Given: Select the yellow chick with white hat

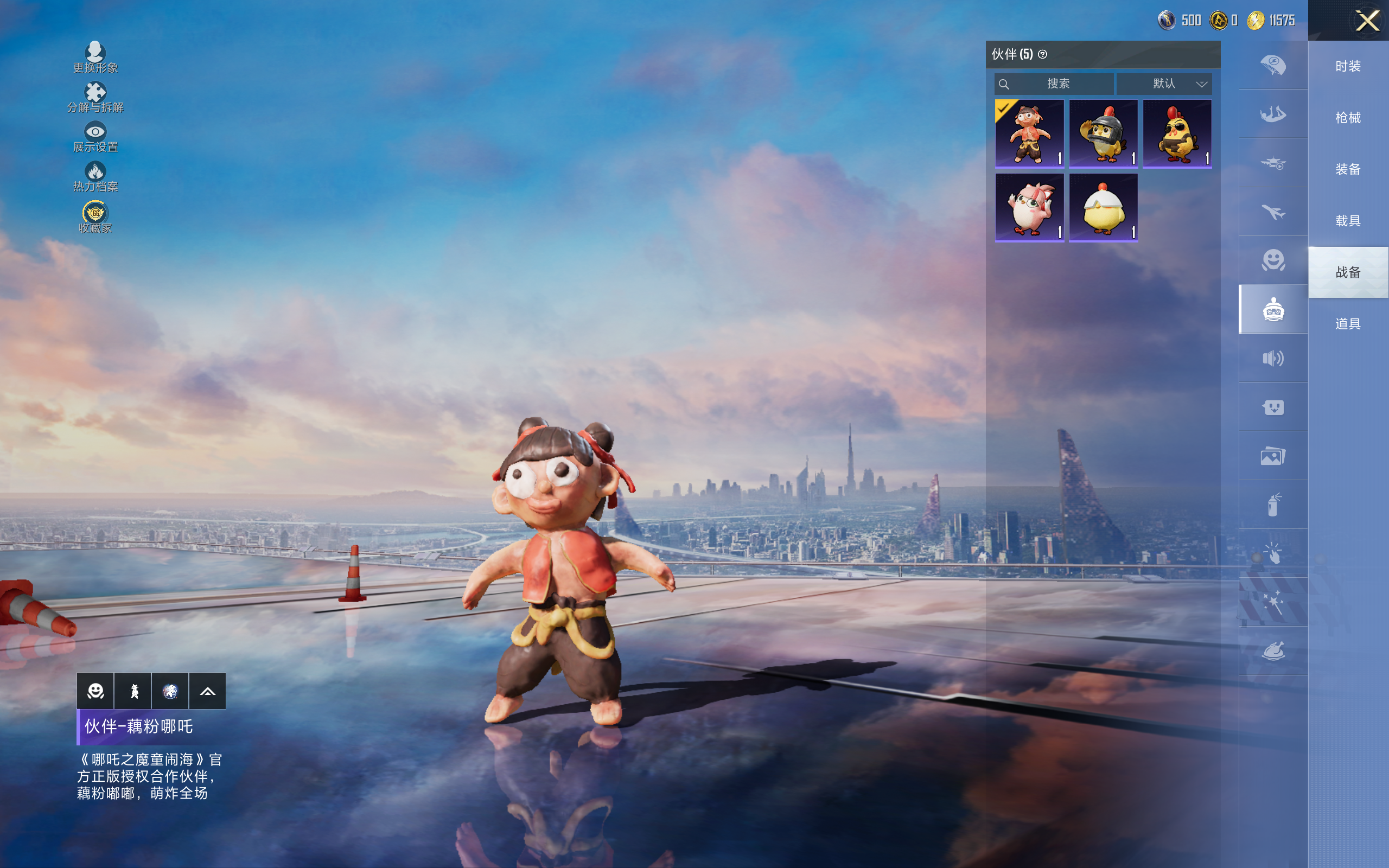Looking at the screenshot, I should [x=1103, y=208].
